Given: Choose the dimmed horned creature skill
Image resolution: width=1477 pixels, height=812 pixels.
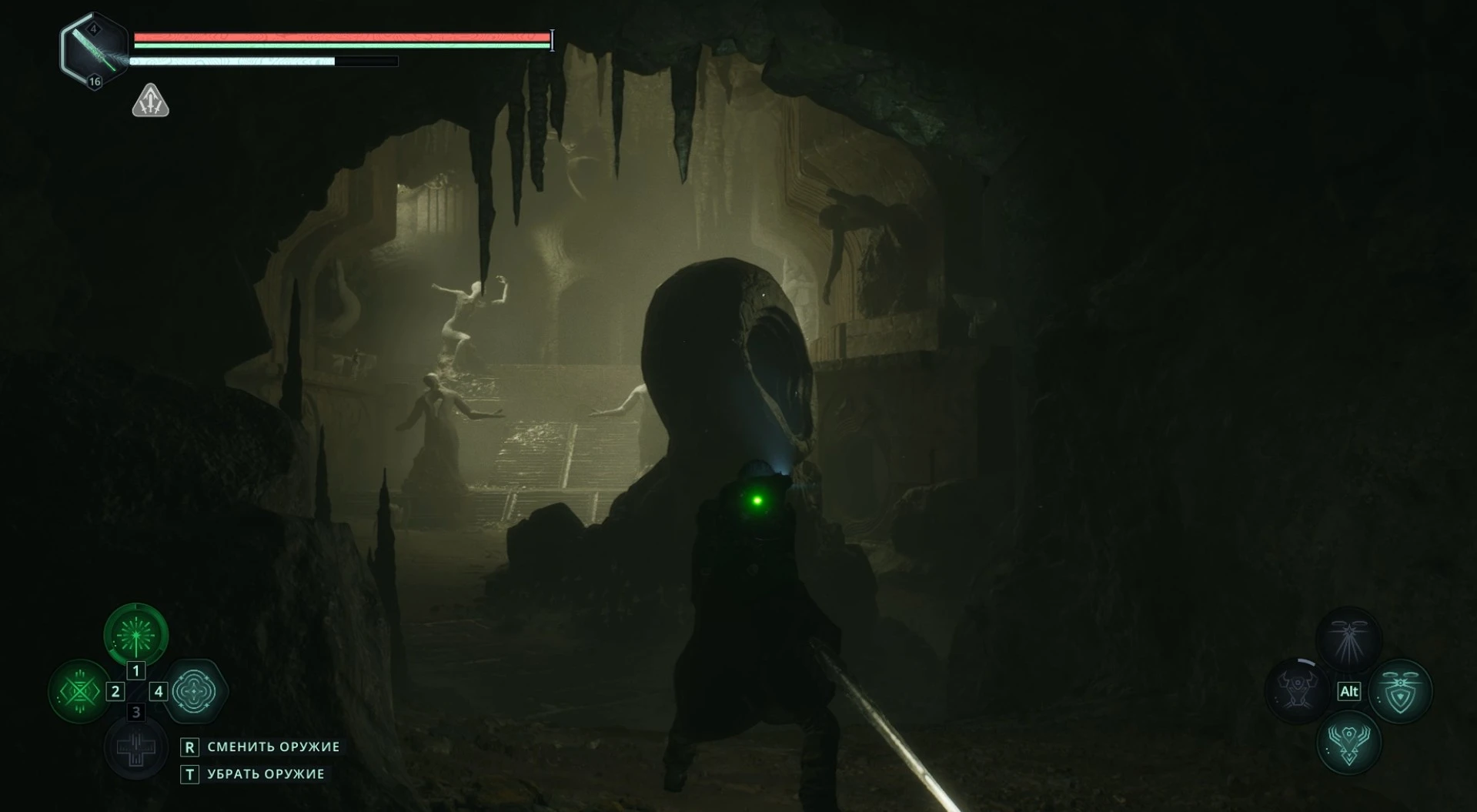Looking at the screenshot, I should (x=1298, y=690).
